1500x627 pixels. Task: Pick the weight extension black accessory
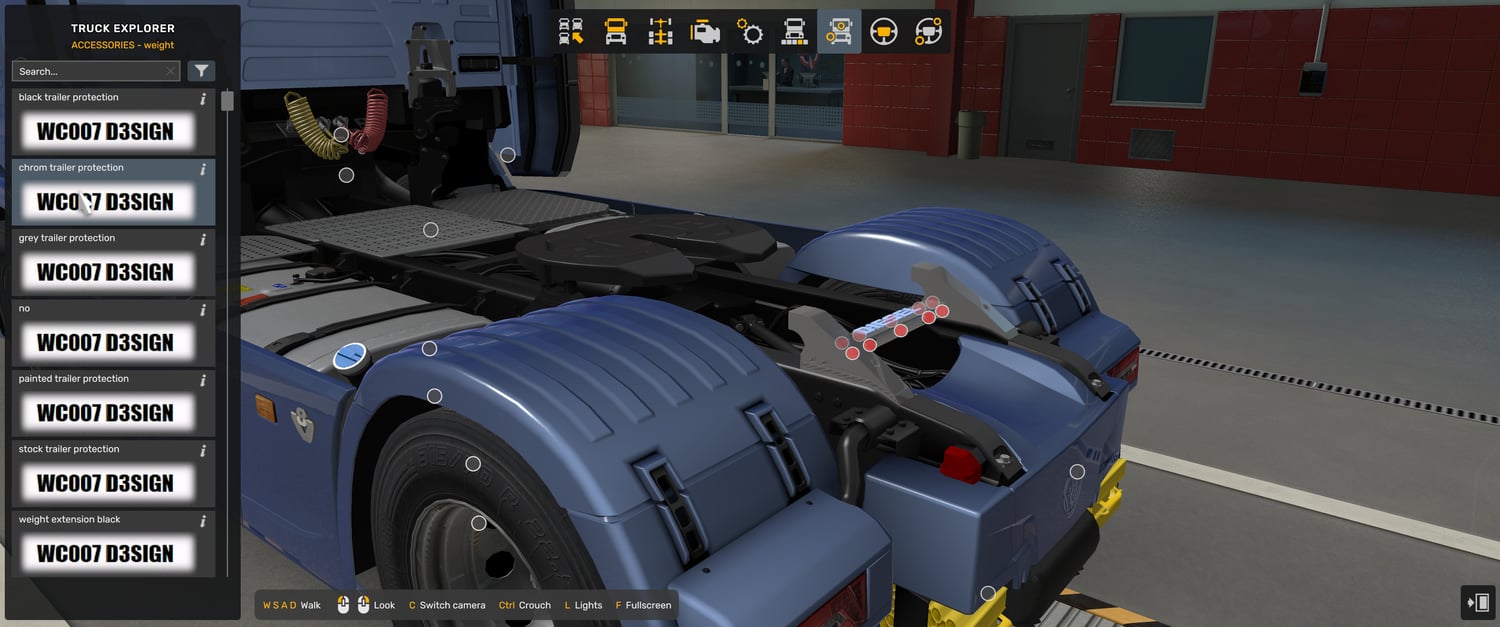click(105, 553)
